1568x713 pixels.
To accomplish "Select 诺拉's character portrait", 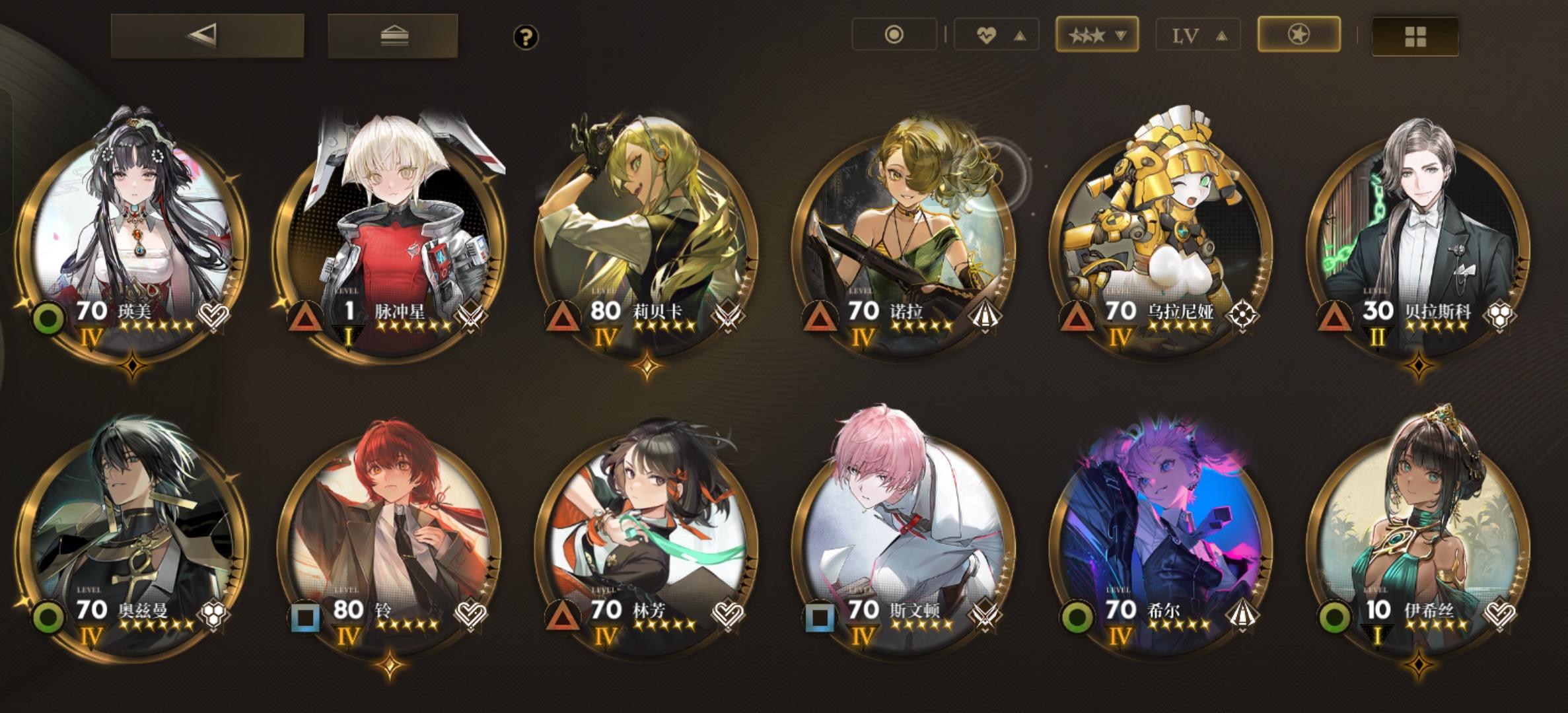I will (905, 218).
